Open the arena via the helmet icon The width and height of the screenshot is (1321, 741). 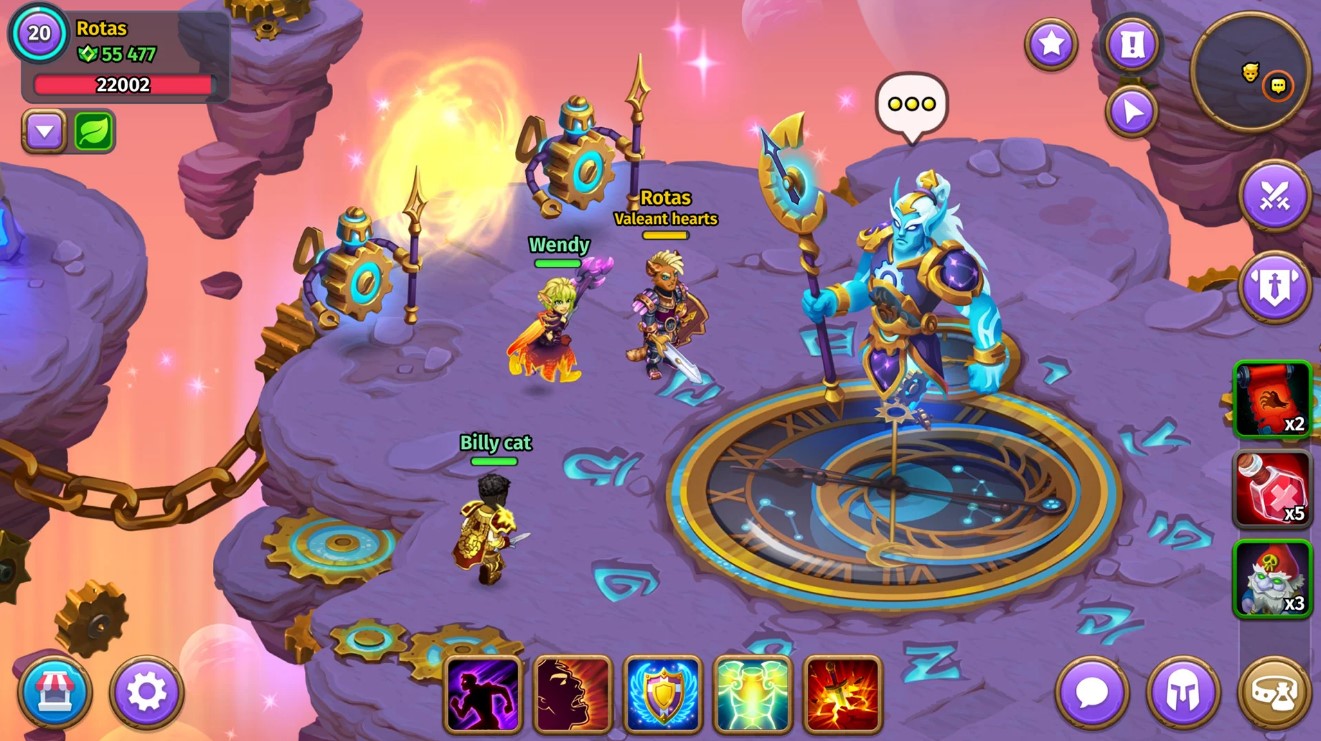click(1184, 692)
